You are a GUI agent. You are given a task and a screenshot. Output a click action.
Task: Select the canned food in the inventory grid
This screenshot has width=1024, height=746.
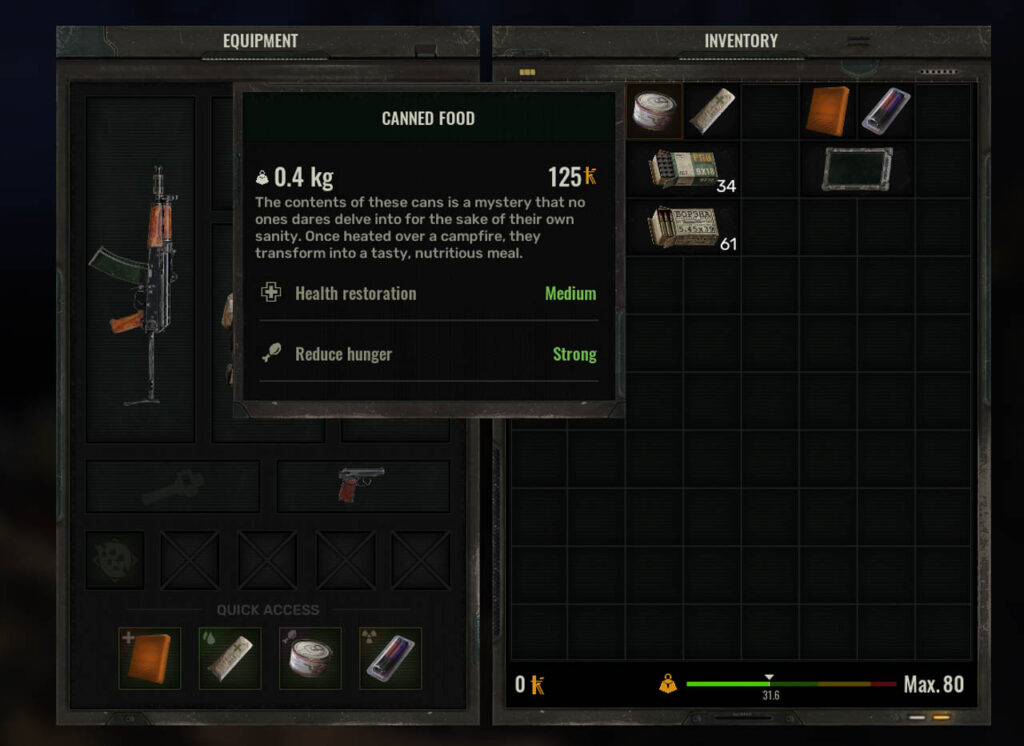click(x=656, y=110)
